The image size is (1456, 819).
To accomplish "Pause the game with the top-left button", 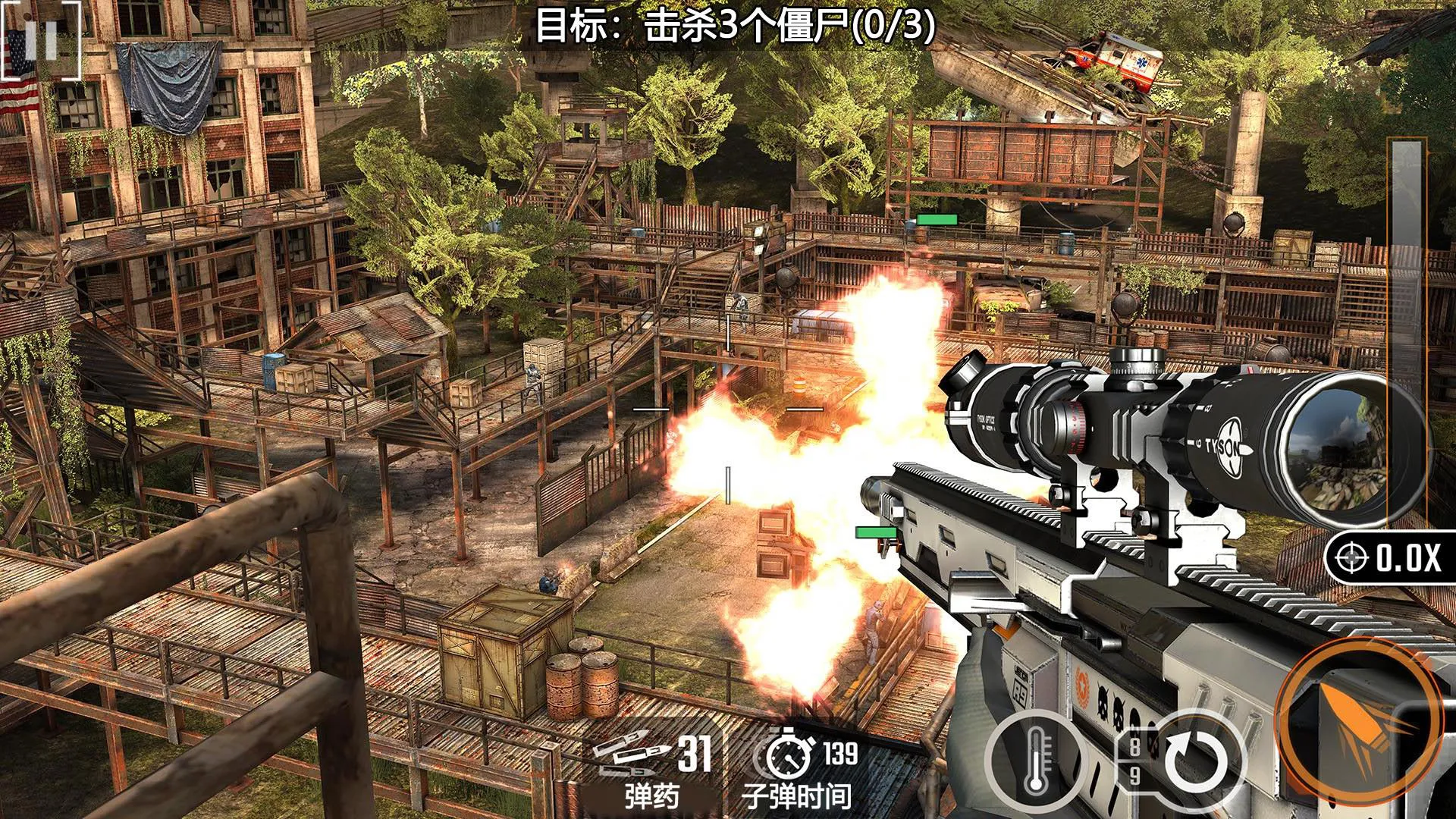I will coord(41,39).
